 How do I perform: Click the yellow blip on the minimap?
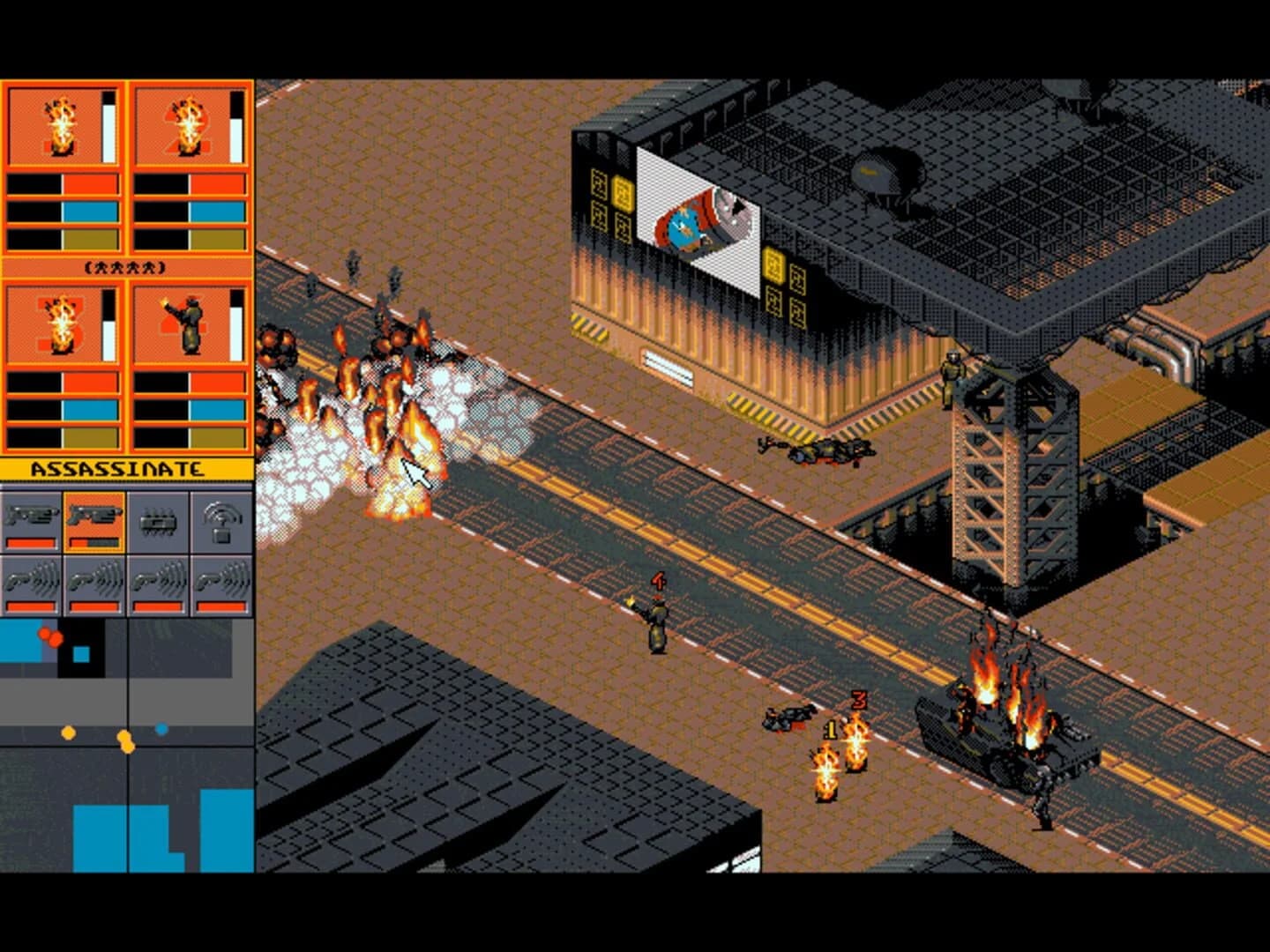tap(70, 734)
